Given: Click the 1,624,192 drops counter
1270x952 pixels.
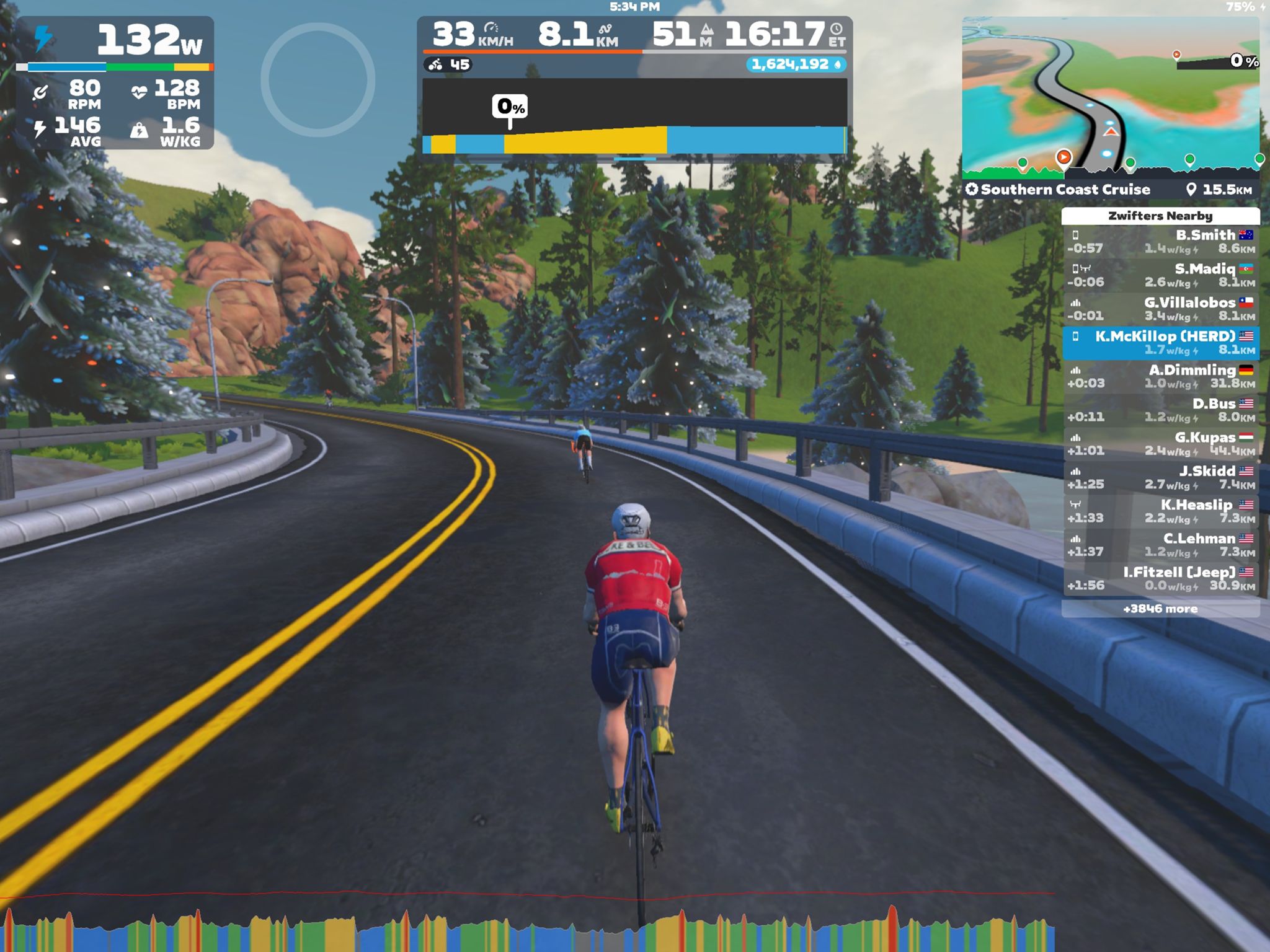Looking at the screenshot, I should [796, 64].
